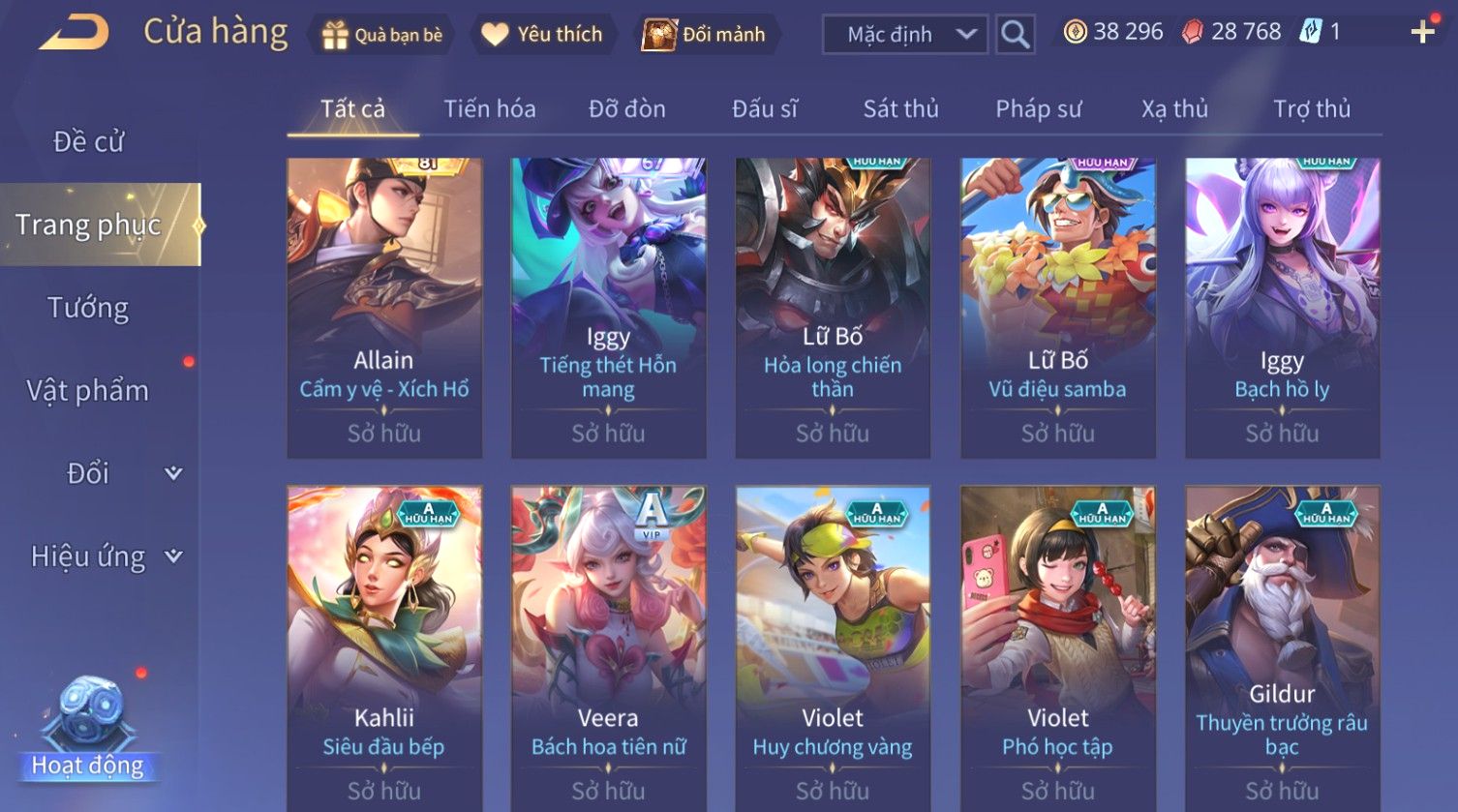Go to the Vật phẩm section

coord(88,391)
